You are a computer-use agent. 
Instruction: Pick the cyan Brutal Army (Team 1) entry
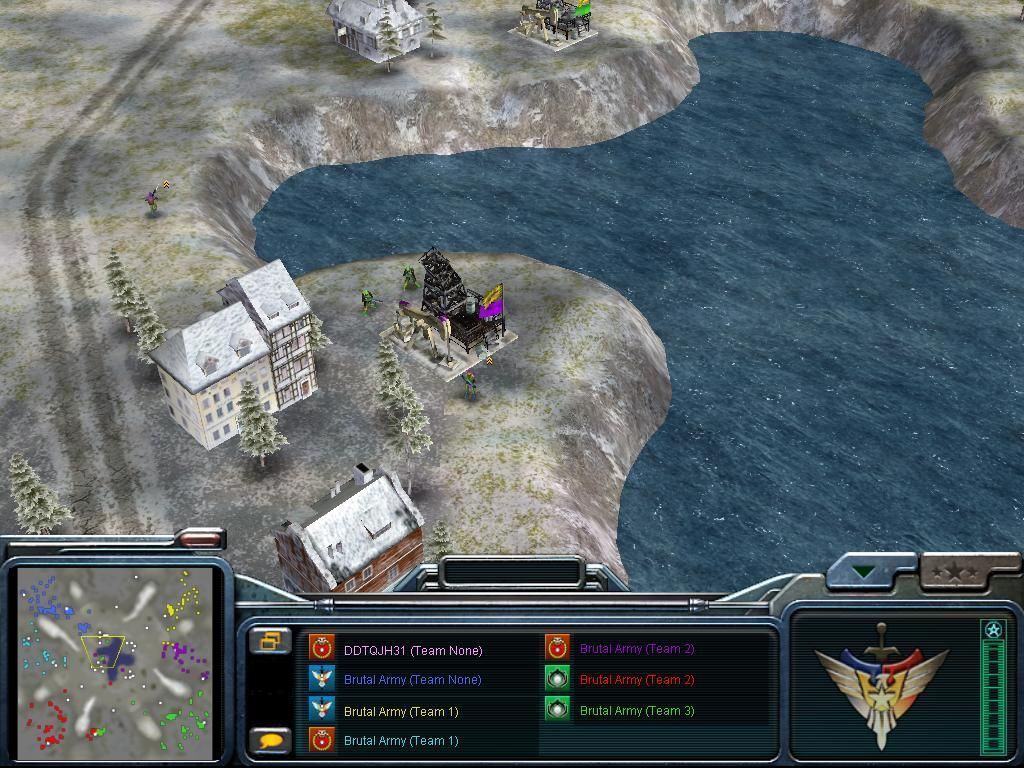pyautogui.click(x=400, y=741)
